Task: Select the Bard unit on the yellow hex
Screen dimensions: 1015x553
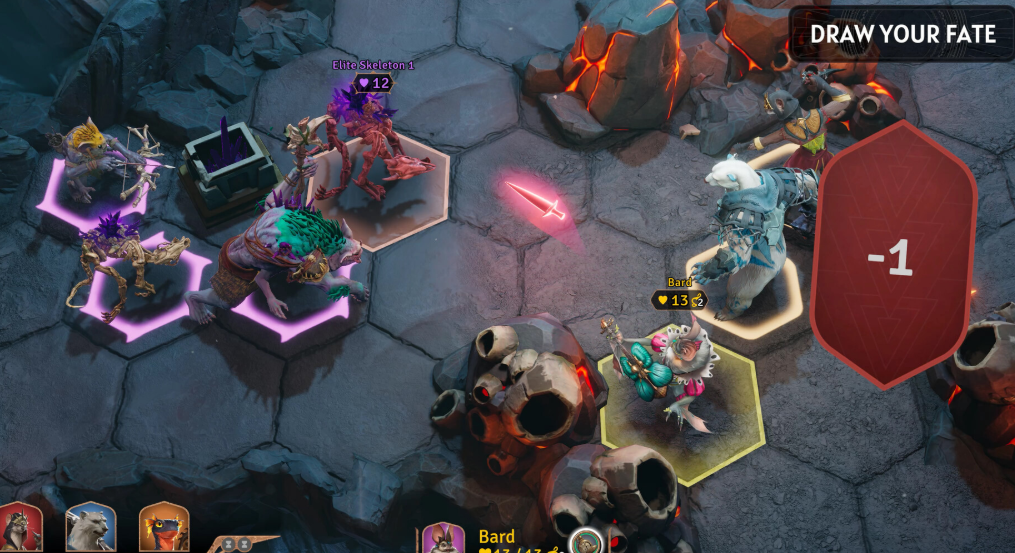Action: (672, 382)
